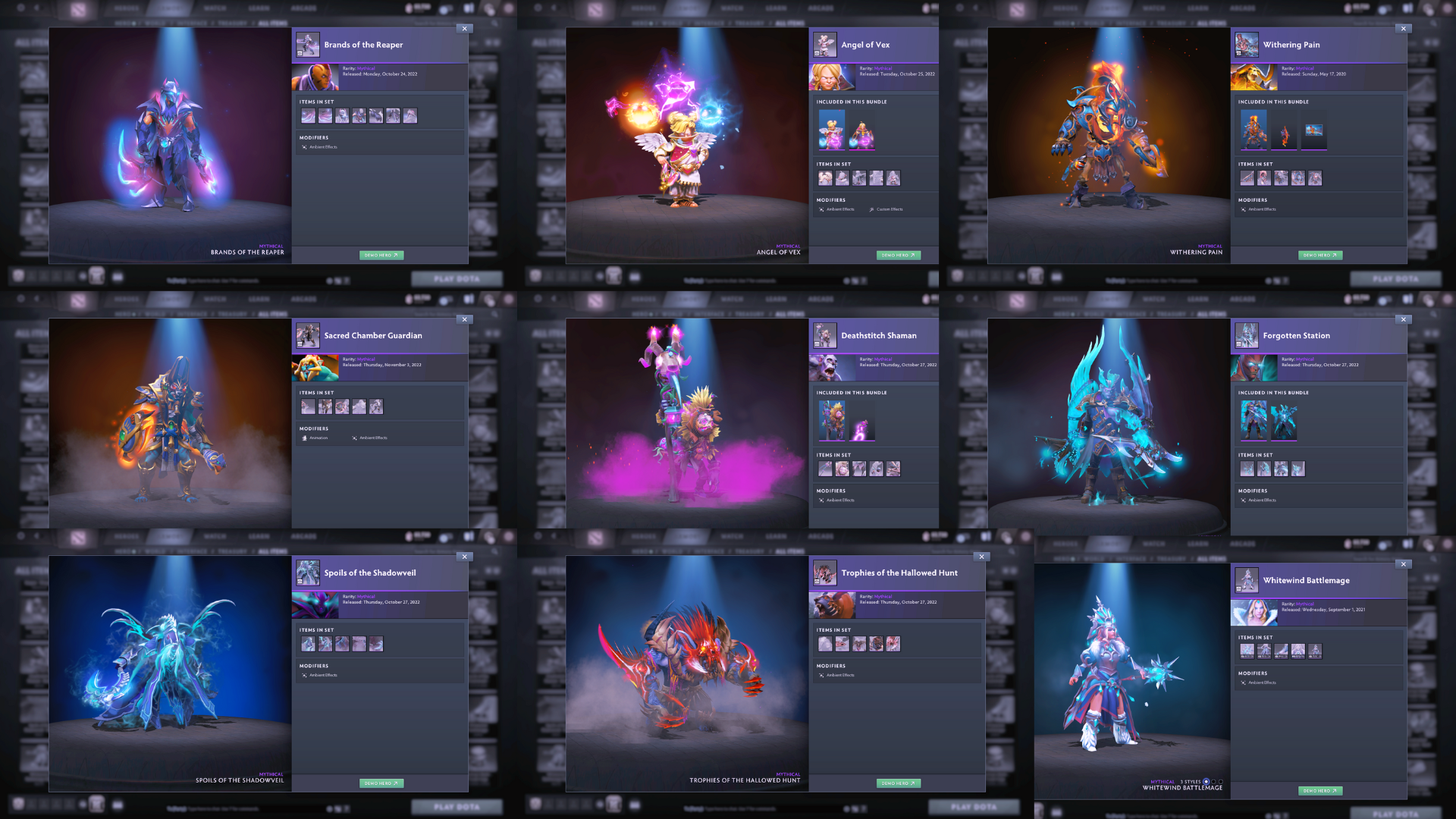This screenshot has height=819, width=1456.
Task: Click the Trophies of the Hallowed Hunt hero portrait
Action: pos(825,573)
